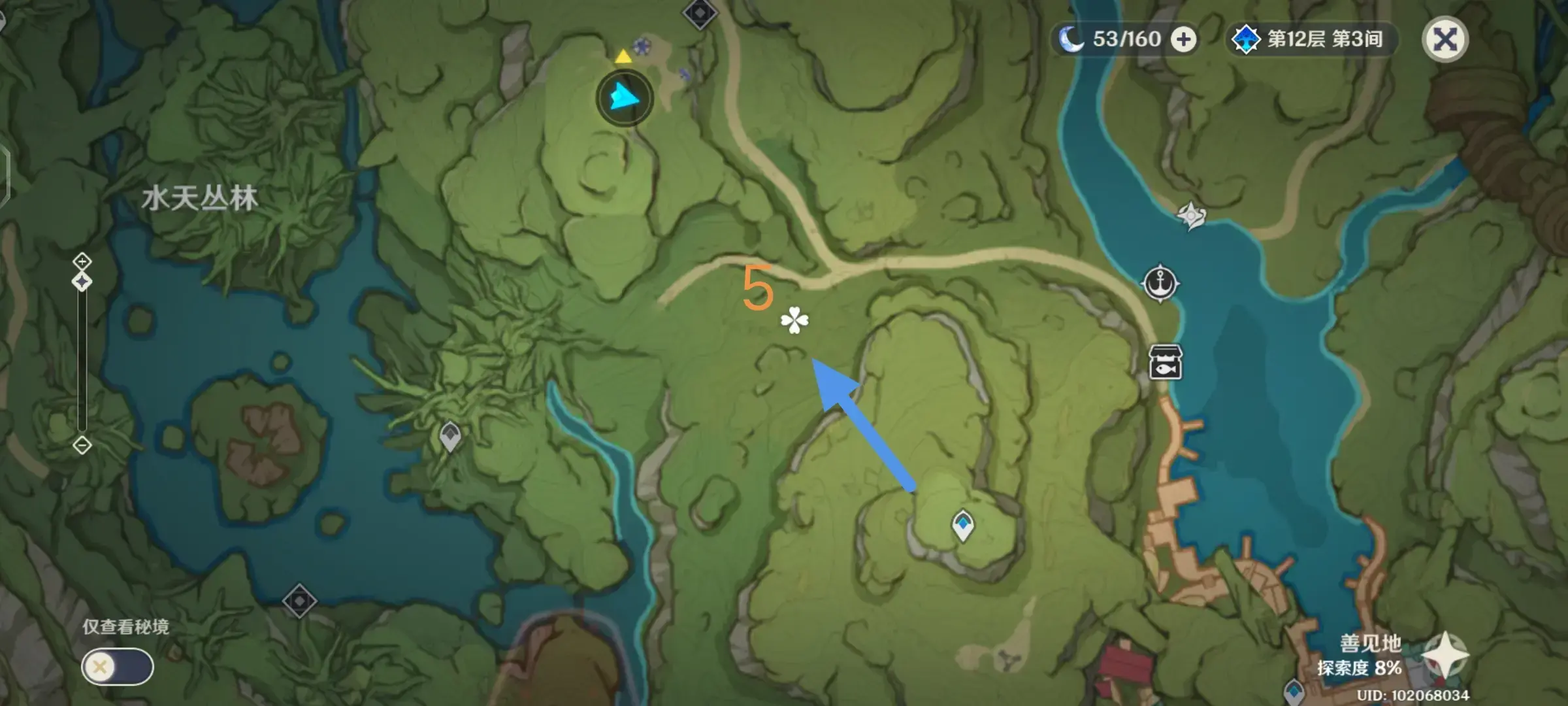Select the white clover custom pin
Viewport: 1568px width, 706px height.
click(794, 320)
